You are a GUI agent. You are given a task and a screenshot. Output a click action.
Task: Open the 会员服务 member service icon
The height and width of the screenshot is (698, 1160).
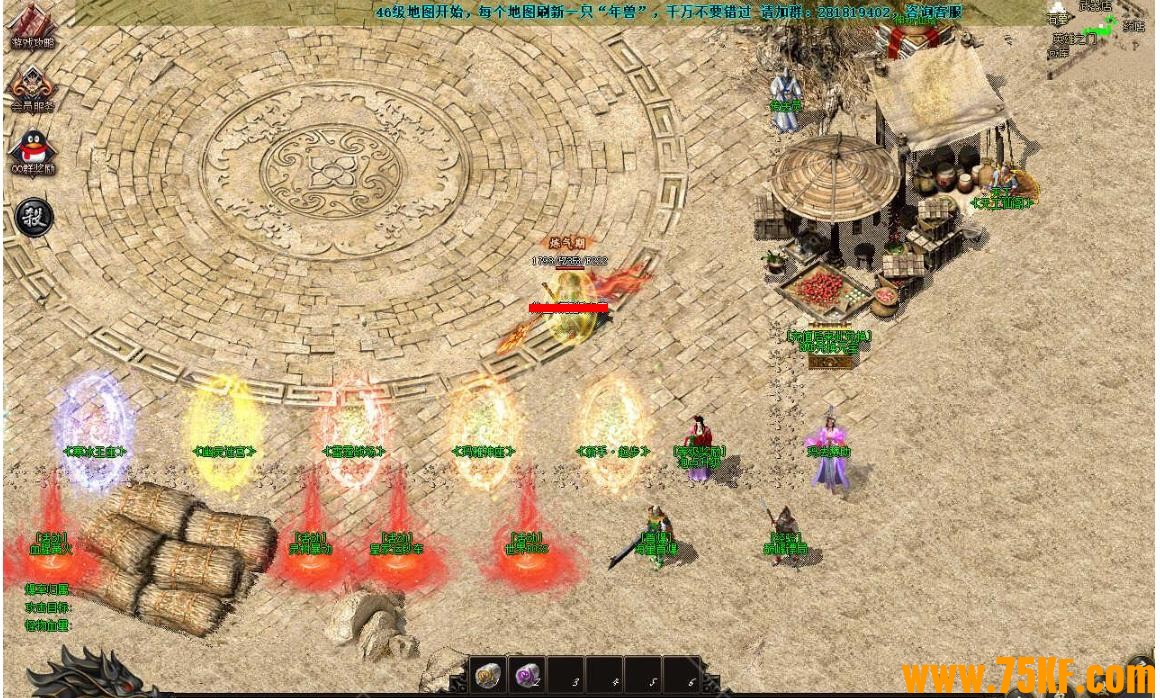(33, 89)
